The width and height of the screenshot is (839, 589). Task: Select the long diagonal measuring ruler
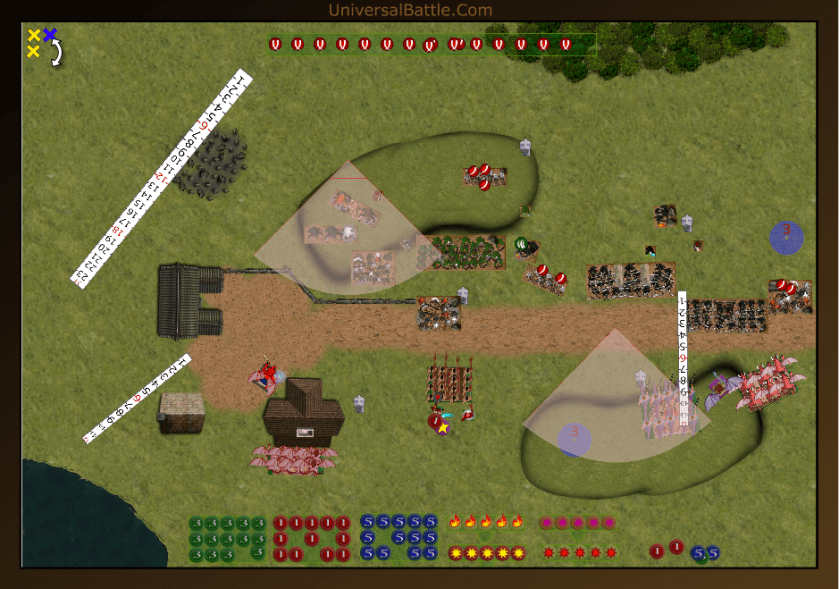pos(161,178)
